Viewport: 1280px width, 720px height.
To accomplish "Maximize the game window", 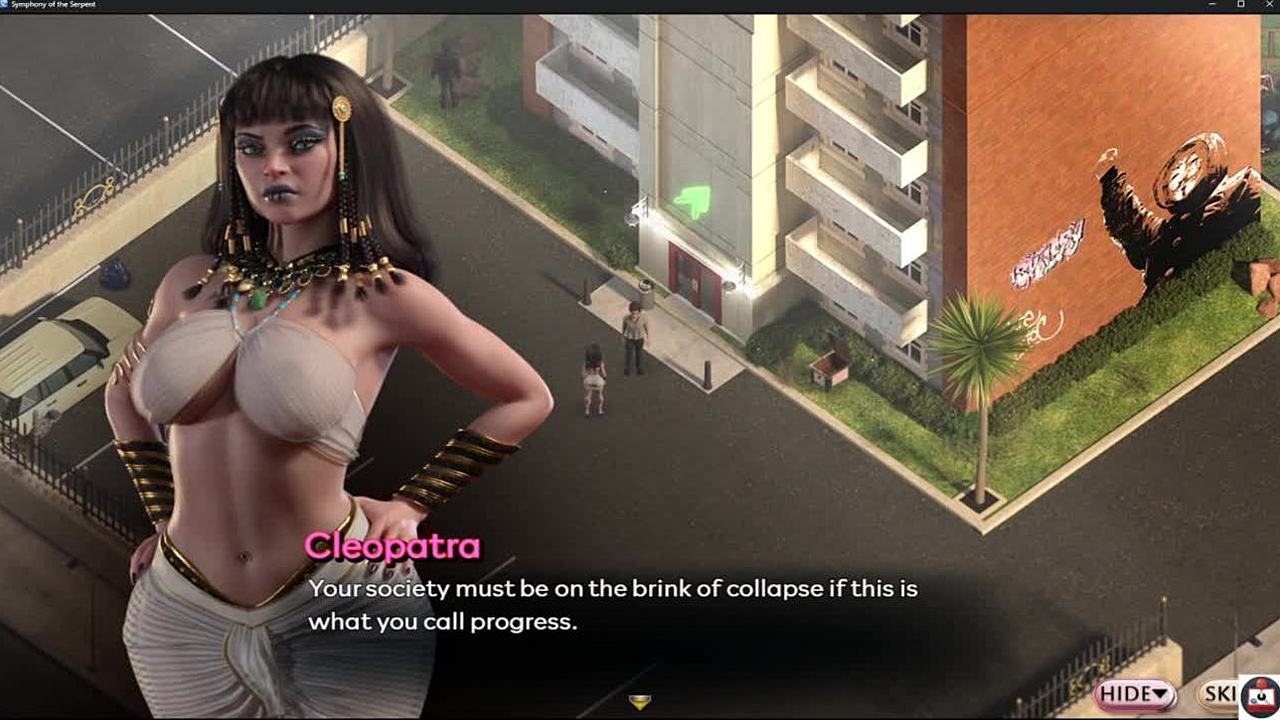I will [1240, 5].
